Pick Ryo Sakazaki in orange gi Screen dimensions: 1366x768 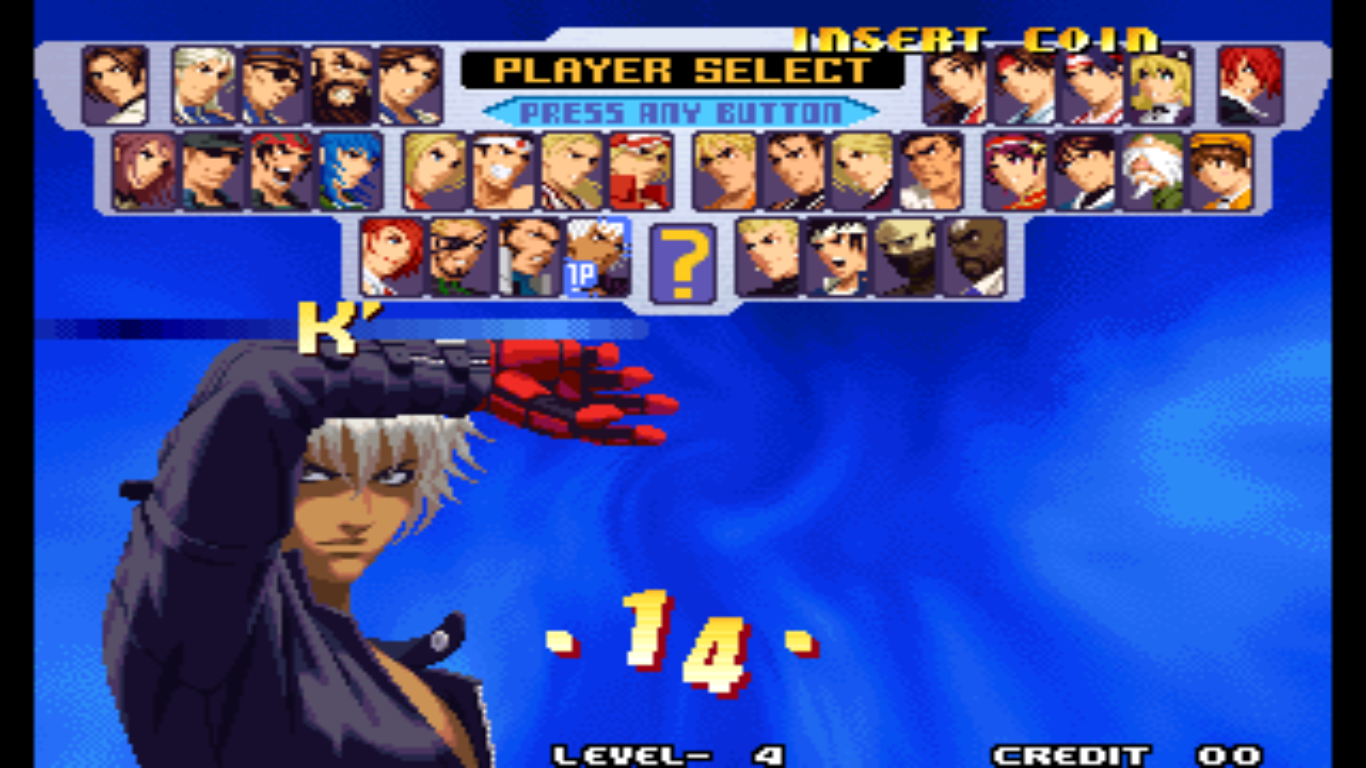point(724,171)
